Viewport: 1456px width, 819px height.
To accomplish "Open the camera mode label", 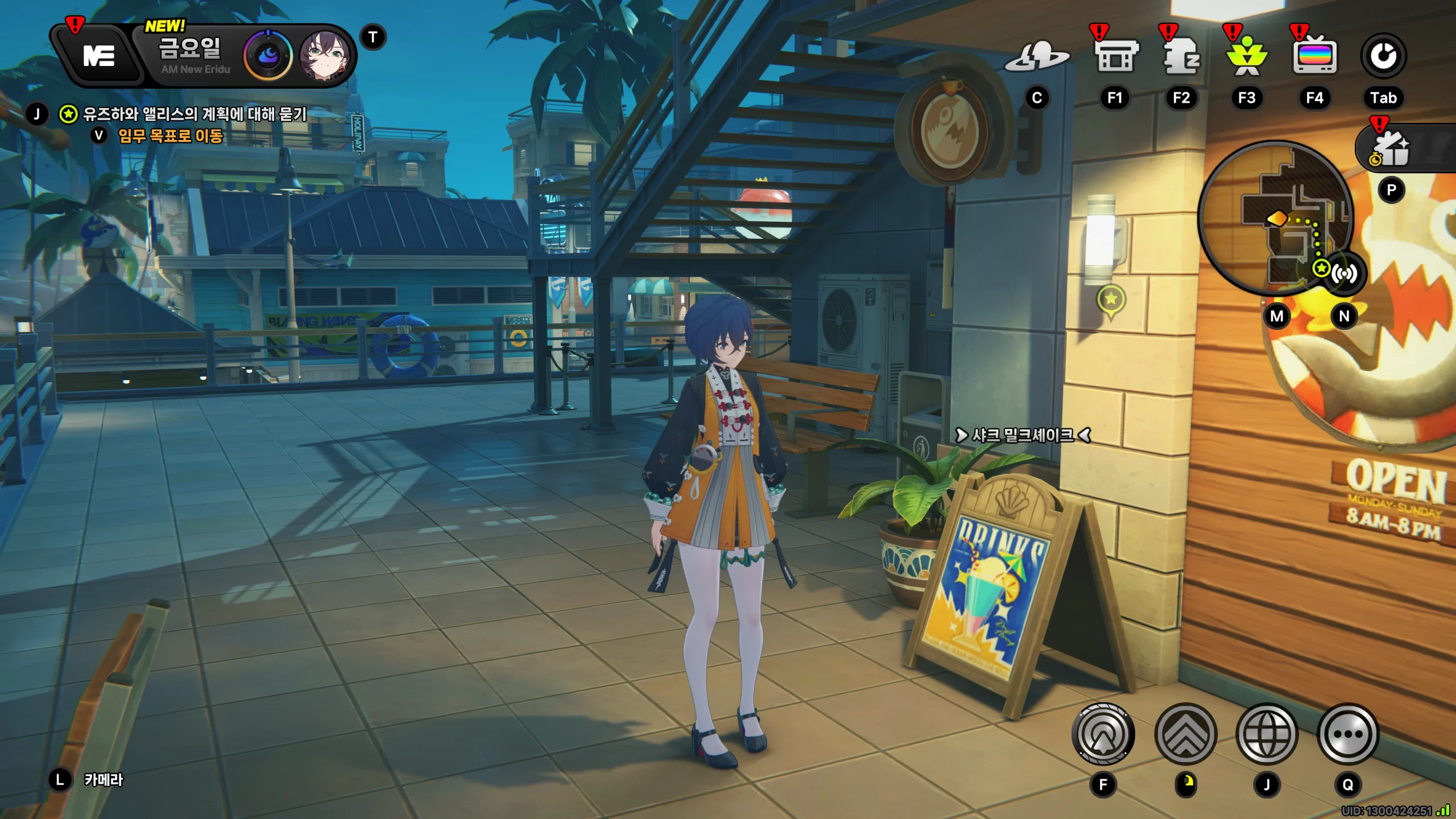I will [x=104, y=780].
